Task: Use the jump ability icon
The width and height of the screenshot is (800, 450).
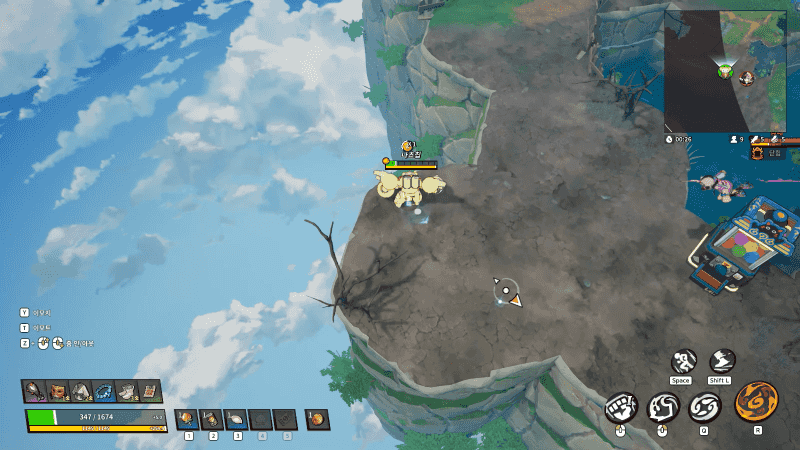Action: pos(683,362)
